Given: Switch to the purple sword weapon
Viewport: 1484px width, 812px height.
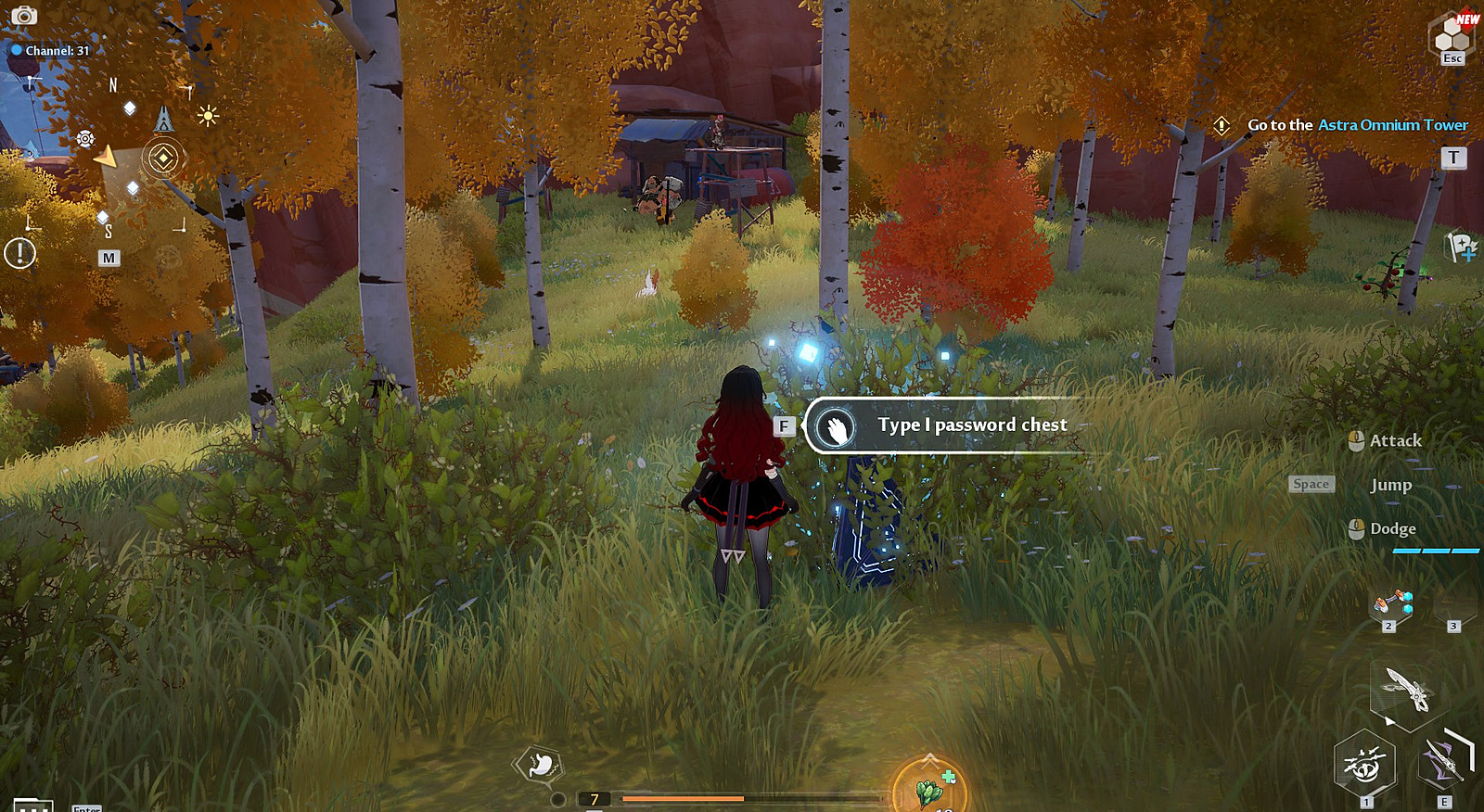Looking at the screenshot, I should click(x=1444, y=764).
